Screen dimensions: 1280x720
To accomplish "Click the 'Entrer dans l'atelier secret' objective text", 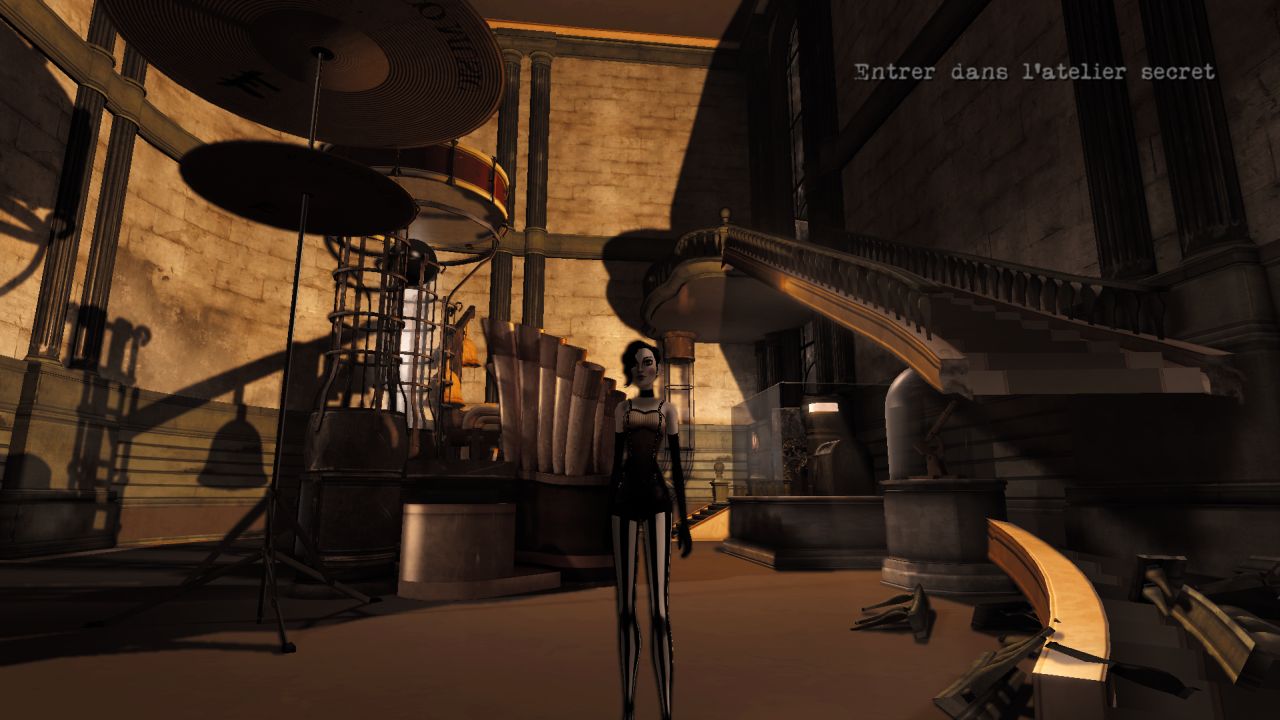I will (1034, 72).
